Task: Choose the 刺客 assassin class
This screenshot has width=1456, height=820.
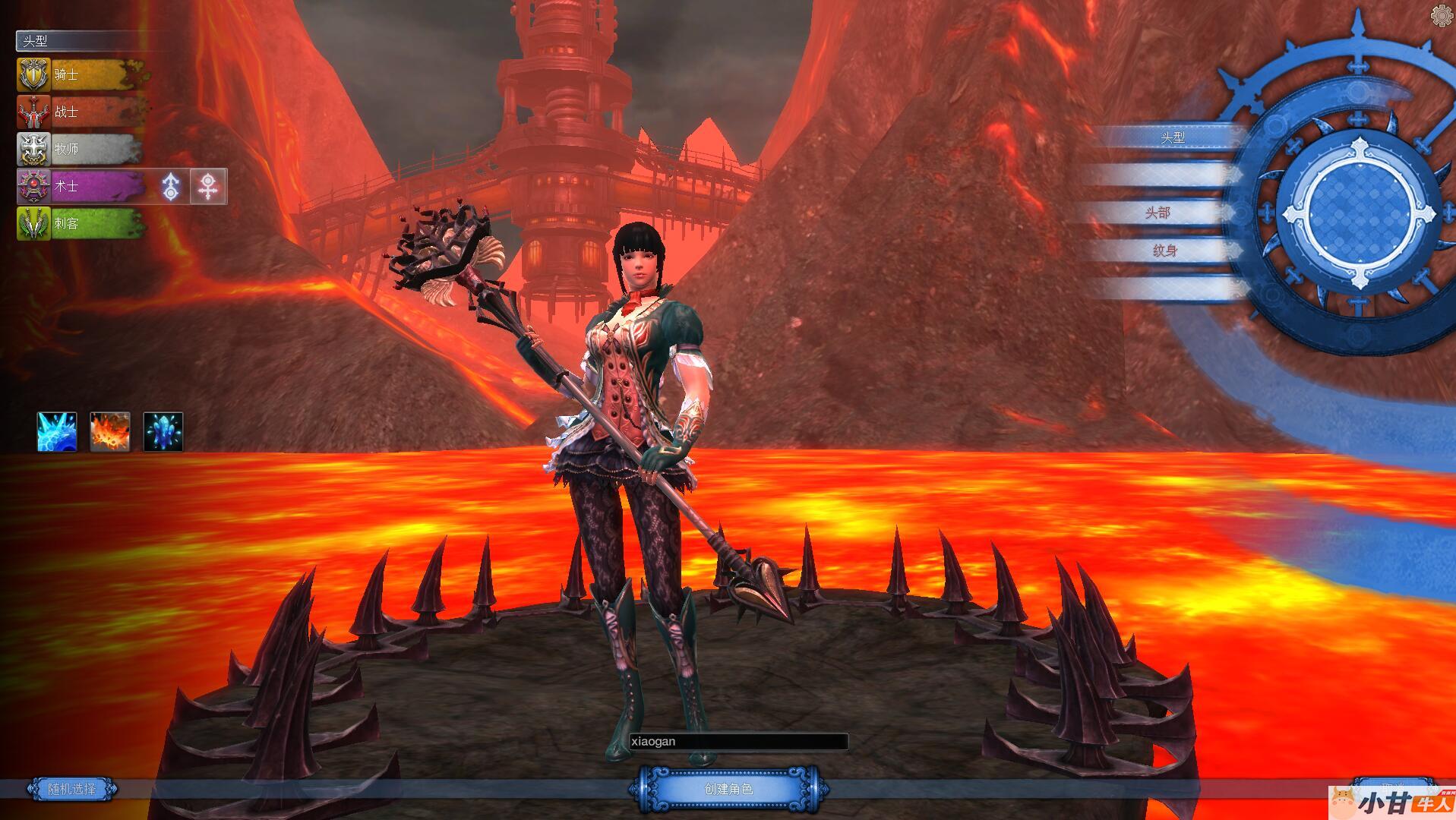Action: pyautogui.click(x=80, y=223)
